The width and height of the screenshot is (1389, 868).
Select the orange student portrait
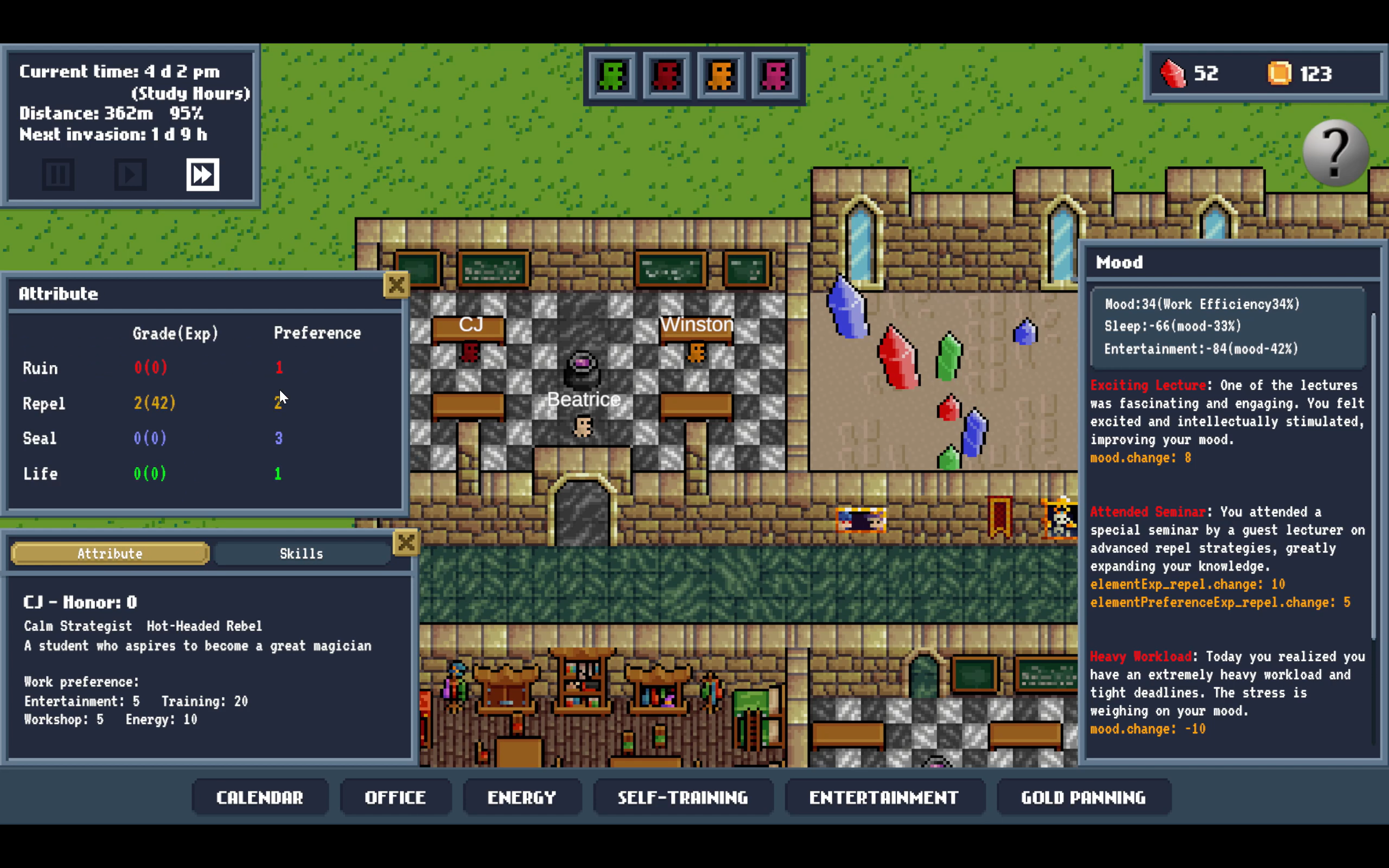click(x=721, y=75)
